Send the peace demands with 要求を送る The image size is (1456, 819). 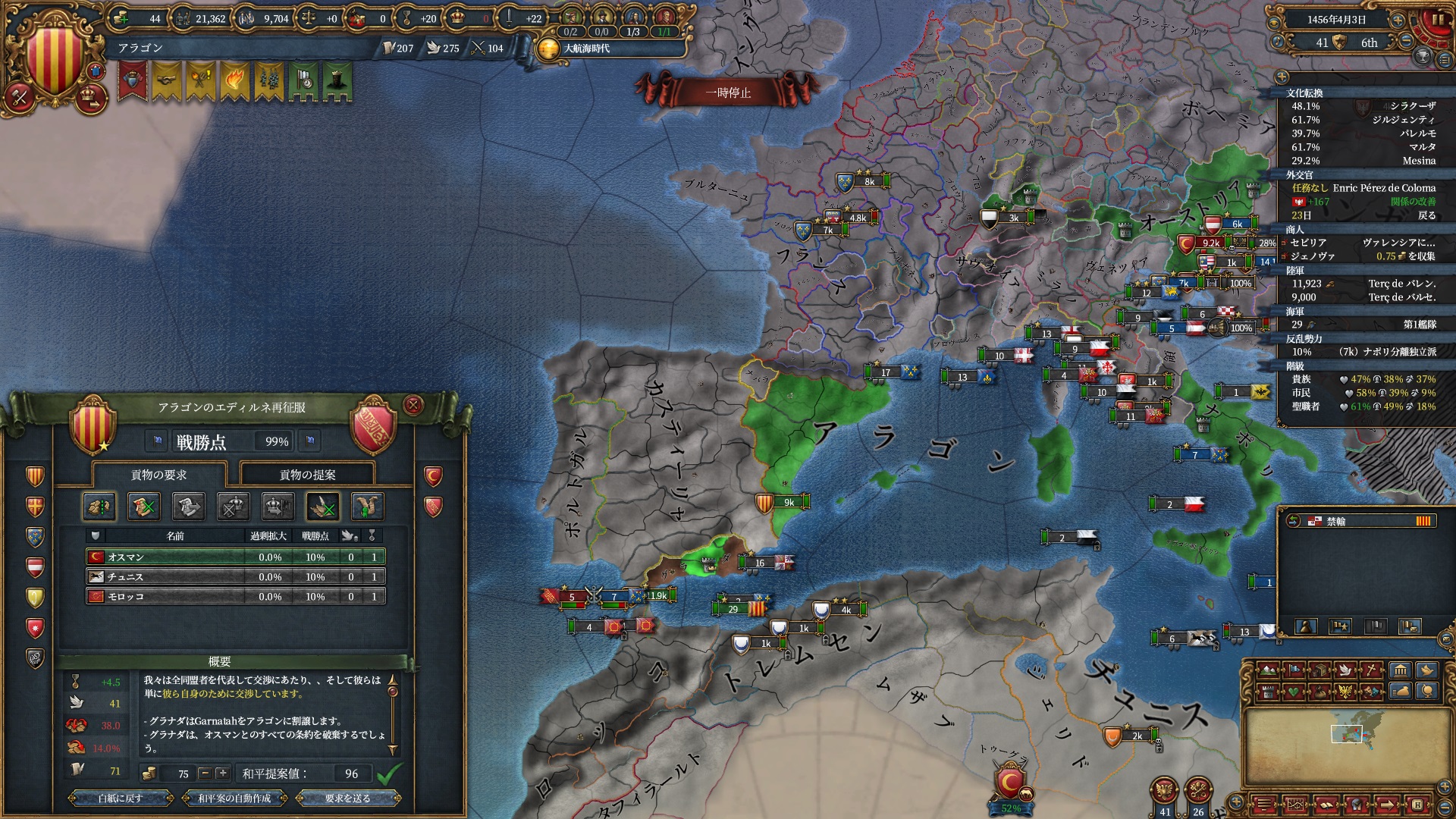click(x=348, y=798)
